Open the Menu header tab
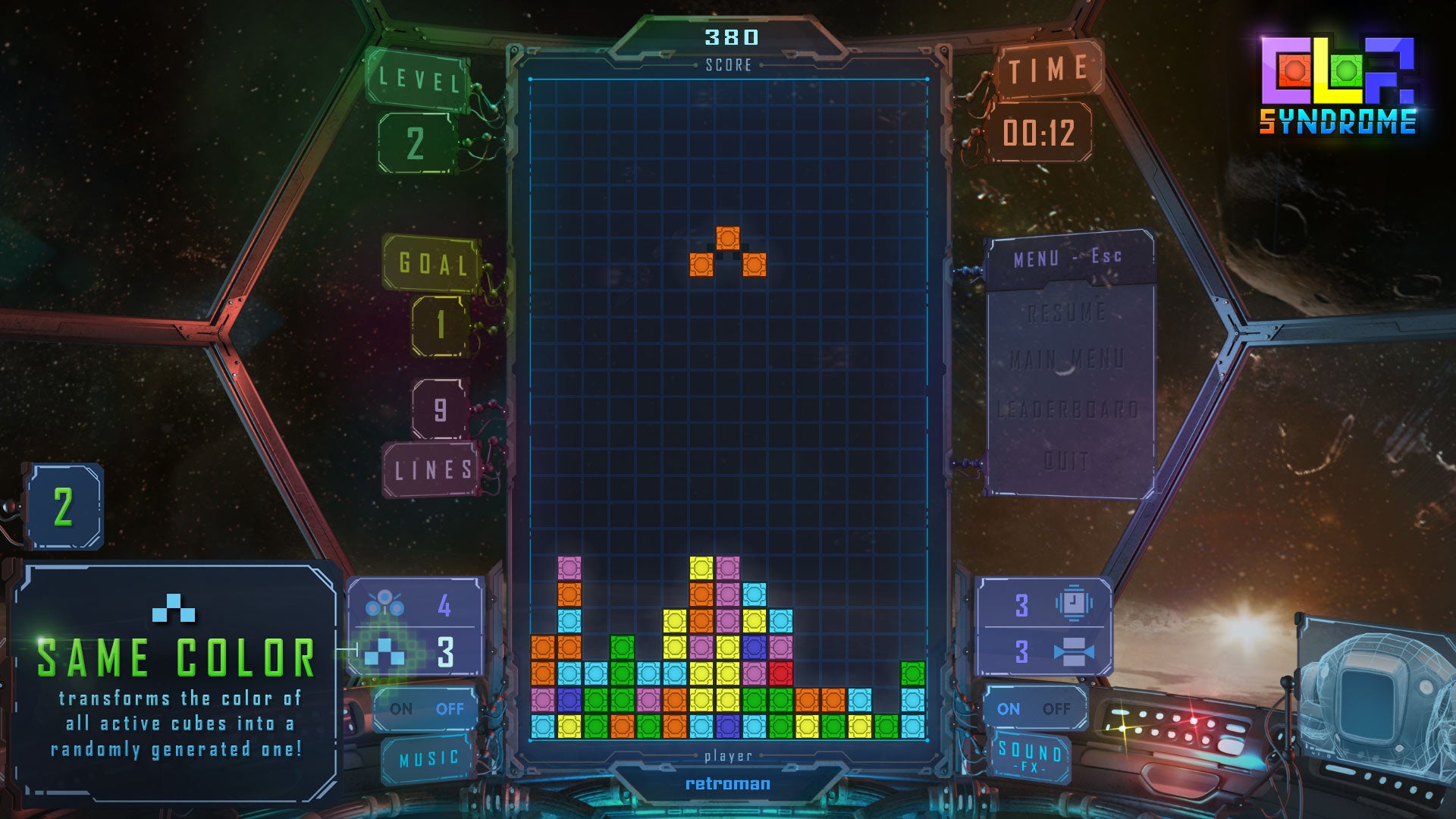 tap(1068, 258)
